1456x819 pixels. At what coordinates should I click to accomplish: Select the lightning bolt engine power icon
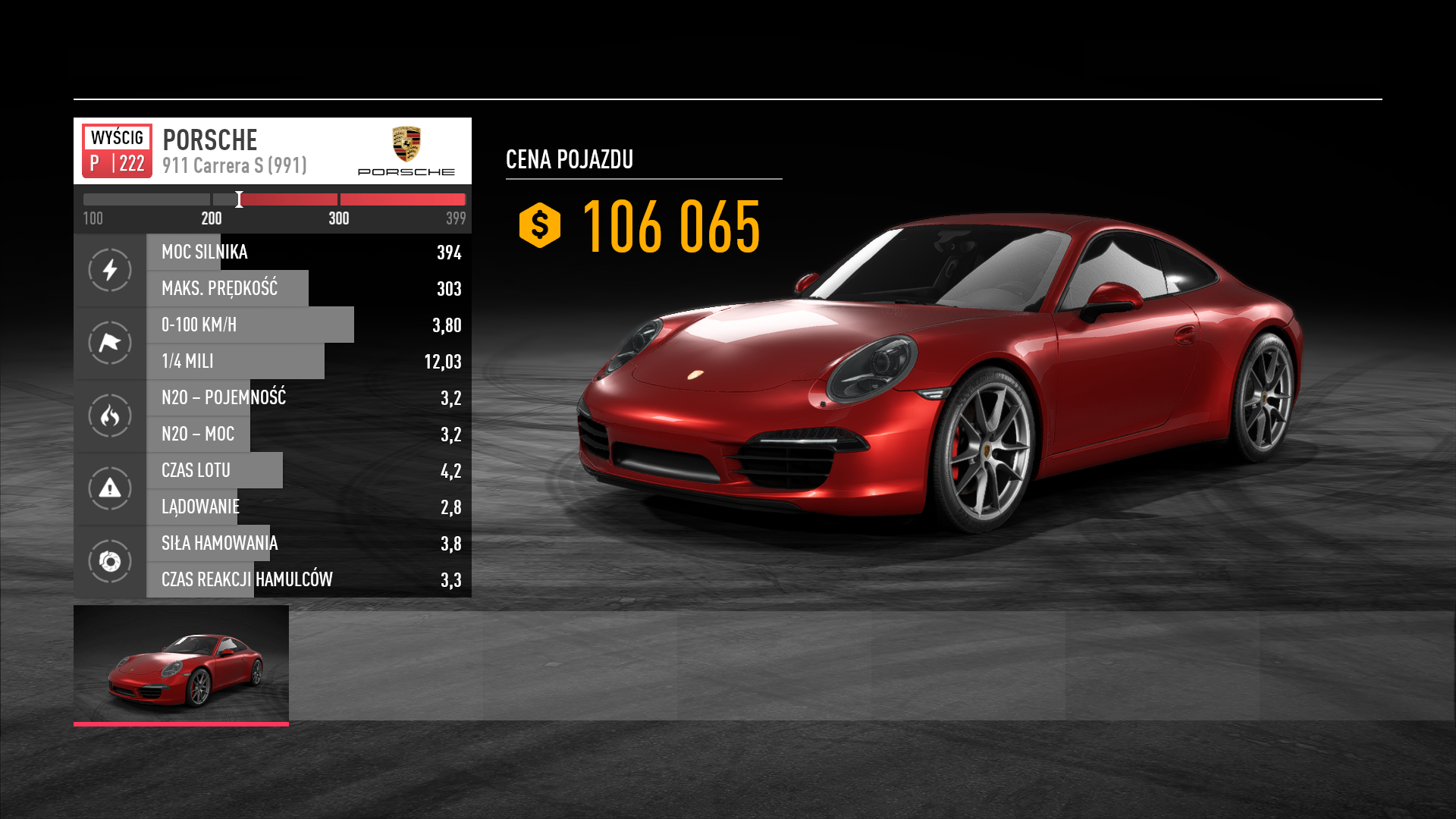[110, 270]
